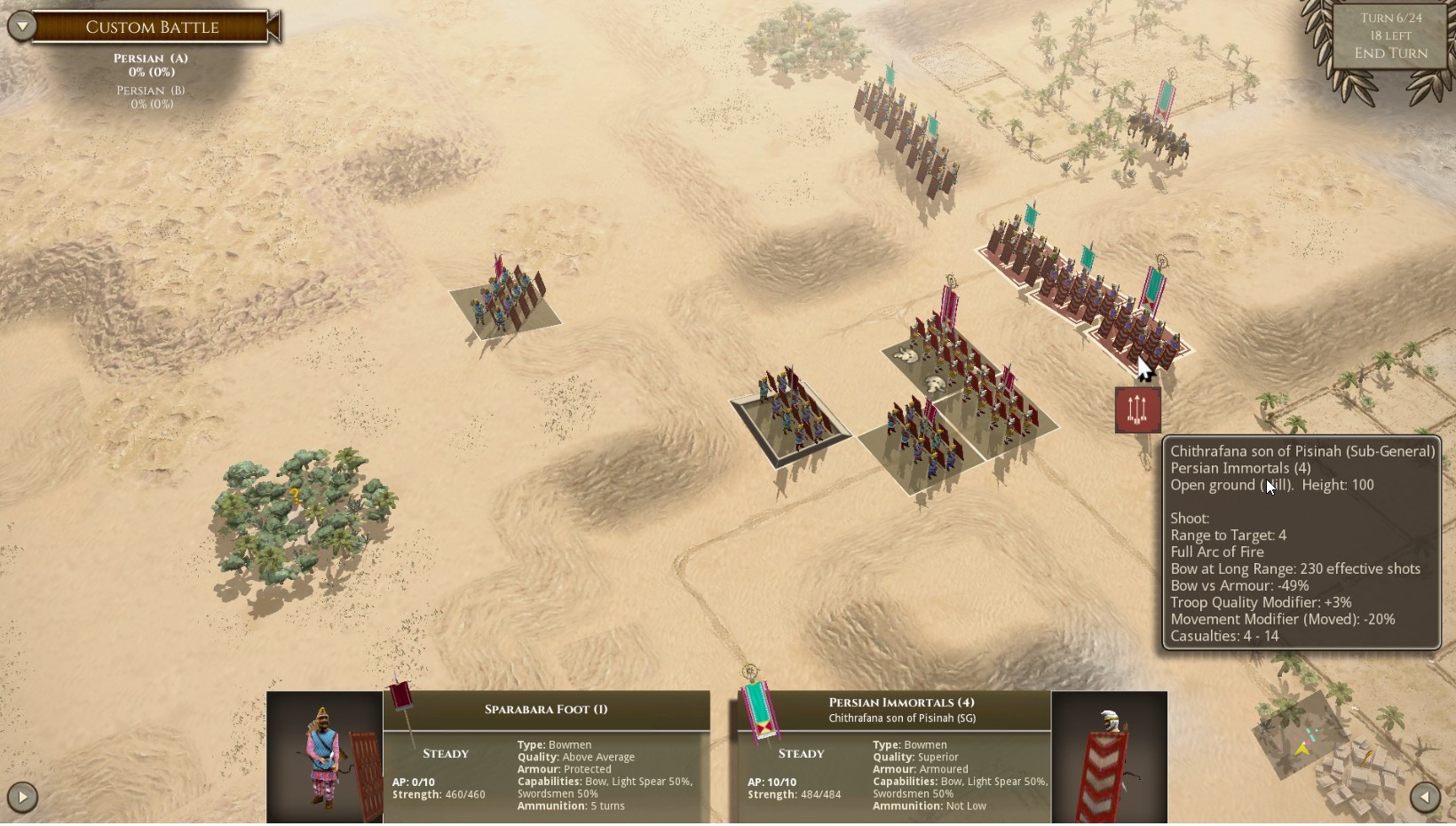Select the Persian Immortals unit portrait
Screen dimensions: 1456x826
(1109, 757)
